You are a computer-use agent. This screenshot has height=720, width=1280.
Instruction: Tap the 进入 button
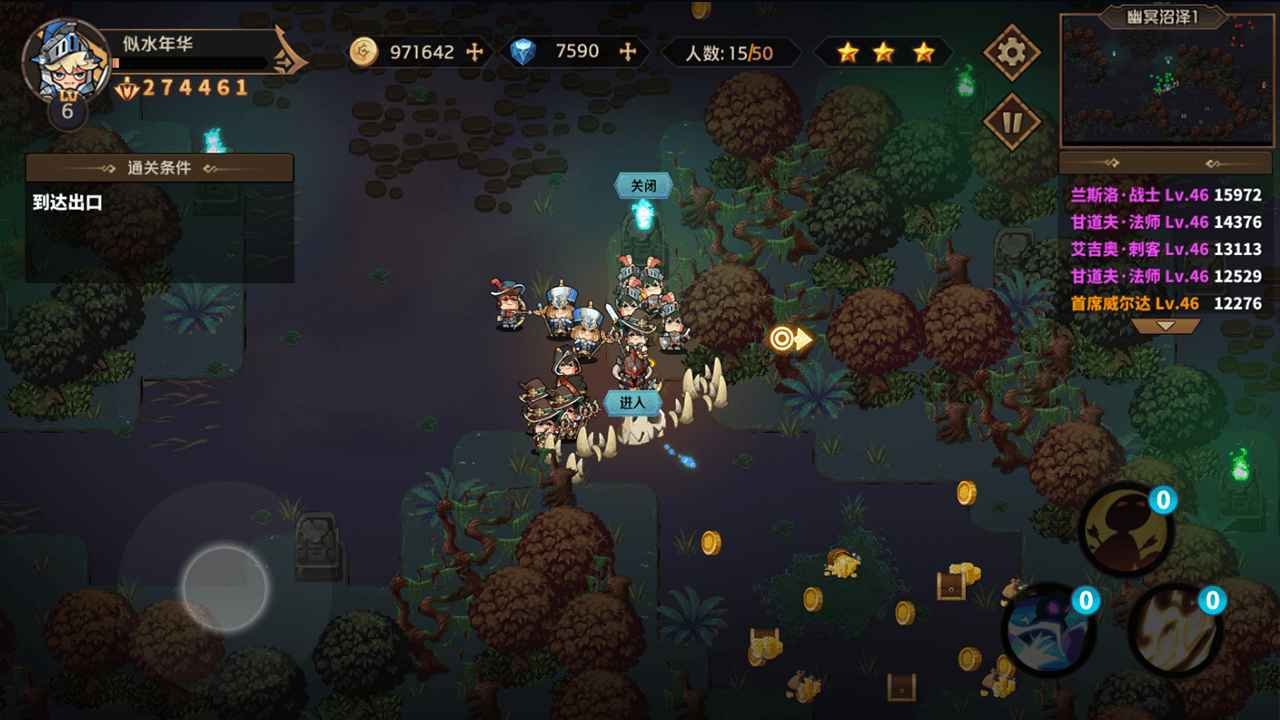pyautogui.click(x=633, y=402)
